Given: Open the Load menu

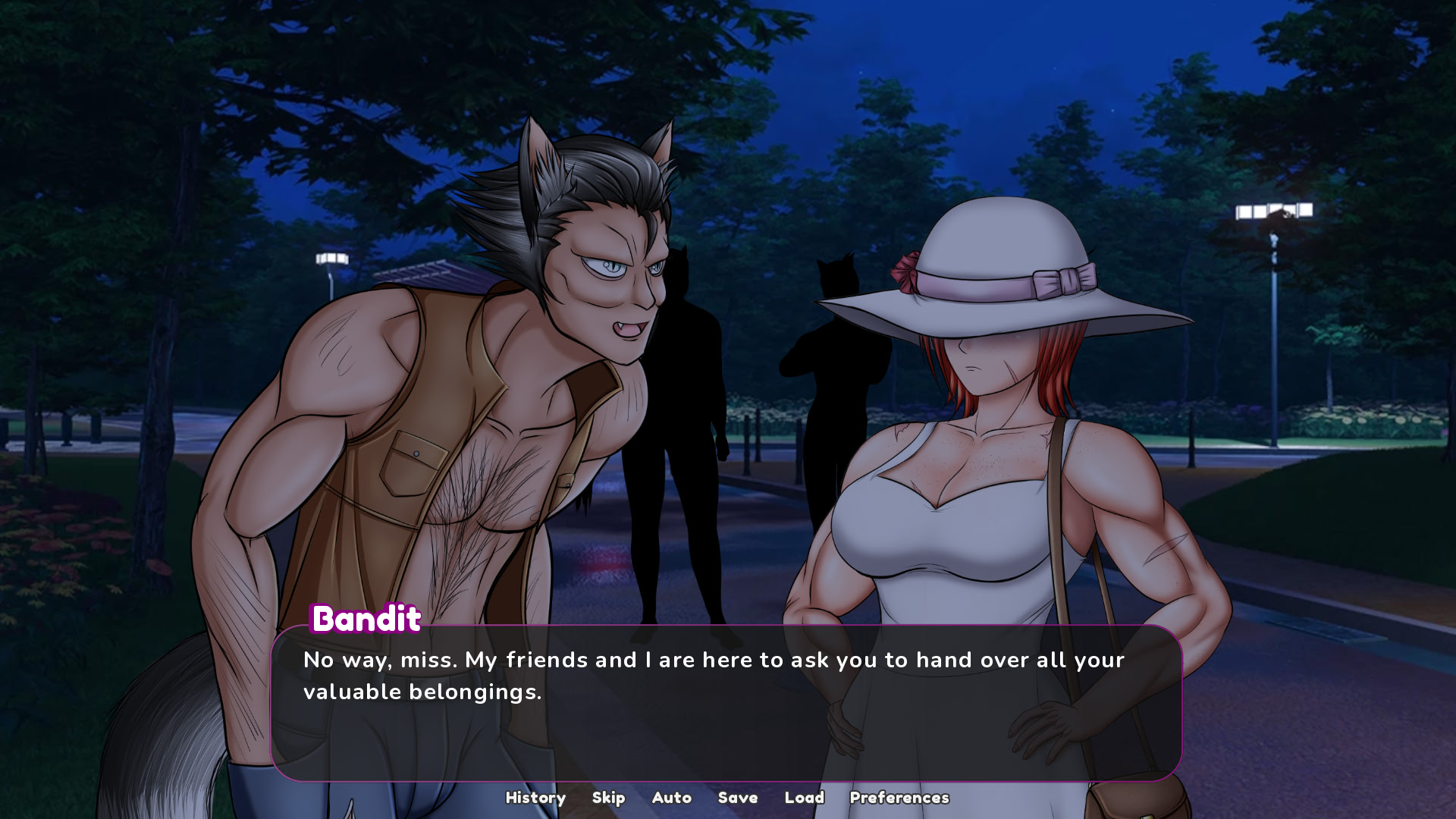Looking at the screenshot, I should [x=804, y=798].
